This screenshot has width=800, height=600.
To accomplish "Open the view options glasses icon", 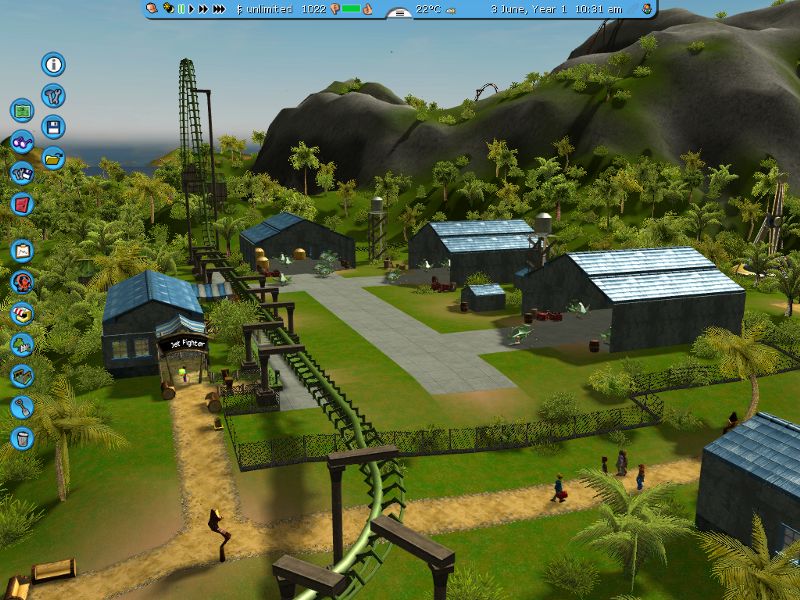I will (22, 142).
